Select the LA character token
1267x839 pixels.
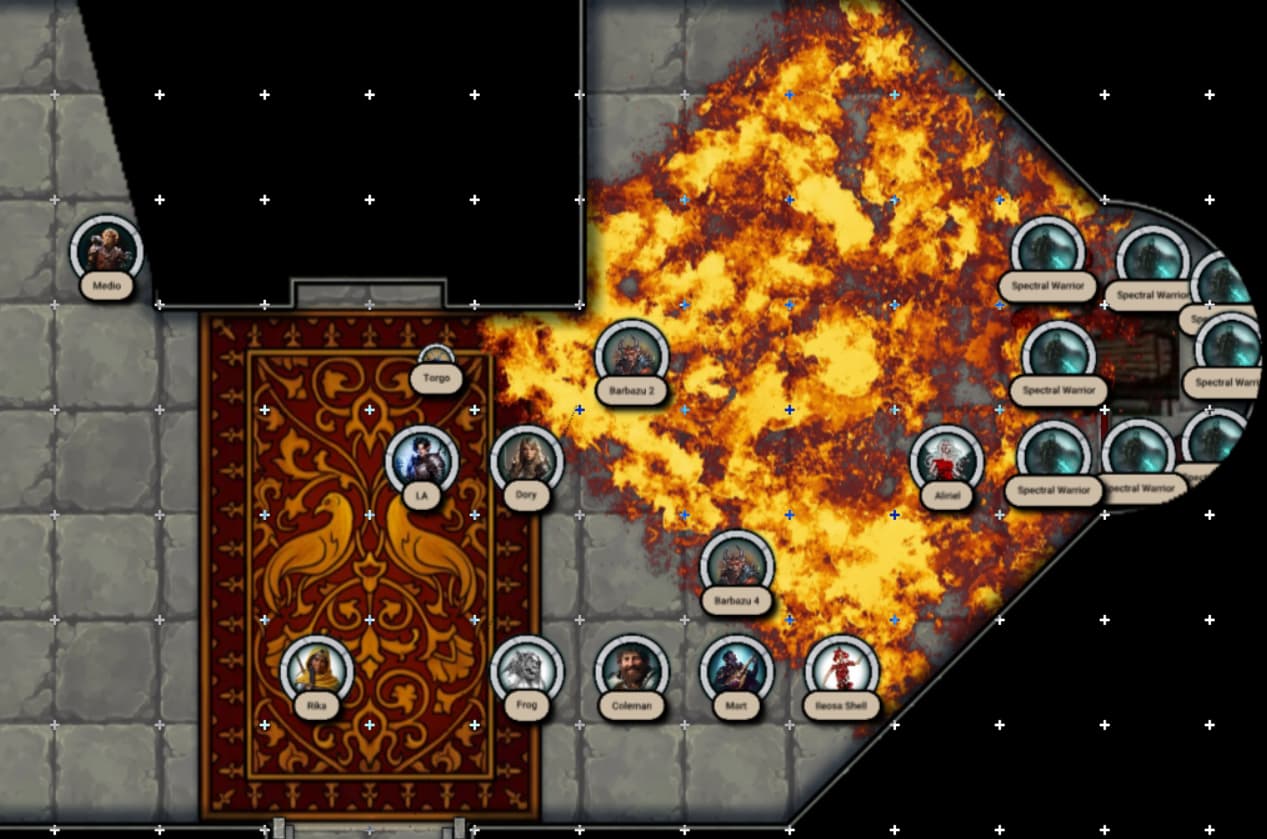[x=422, y=460]
